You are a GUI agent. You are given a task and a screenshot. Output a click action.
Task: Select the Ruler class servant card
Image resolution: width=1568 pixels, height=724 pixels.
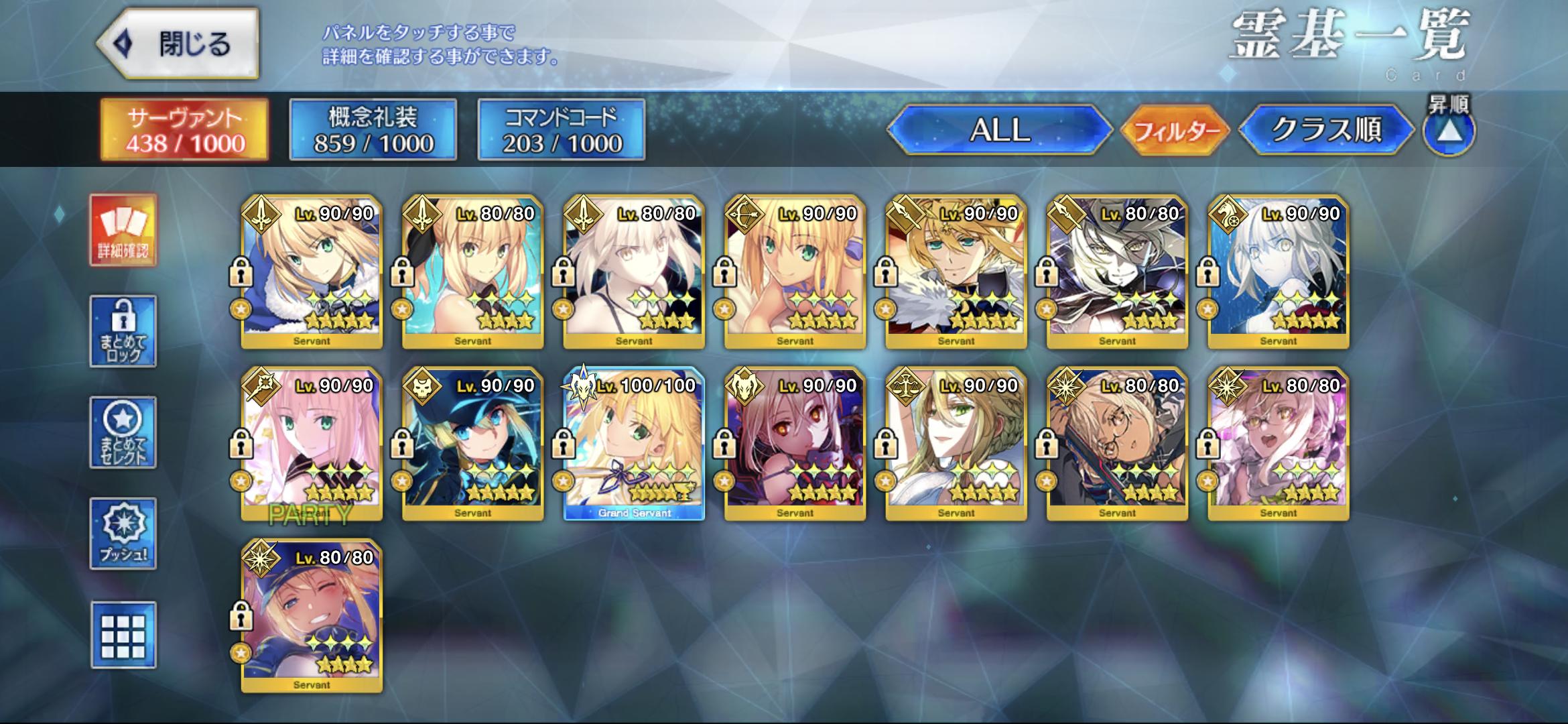pyautogui.click(x=956, y=444)
